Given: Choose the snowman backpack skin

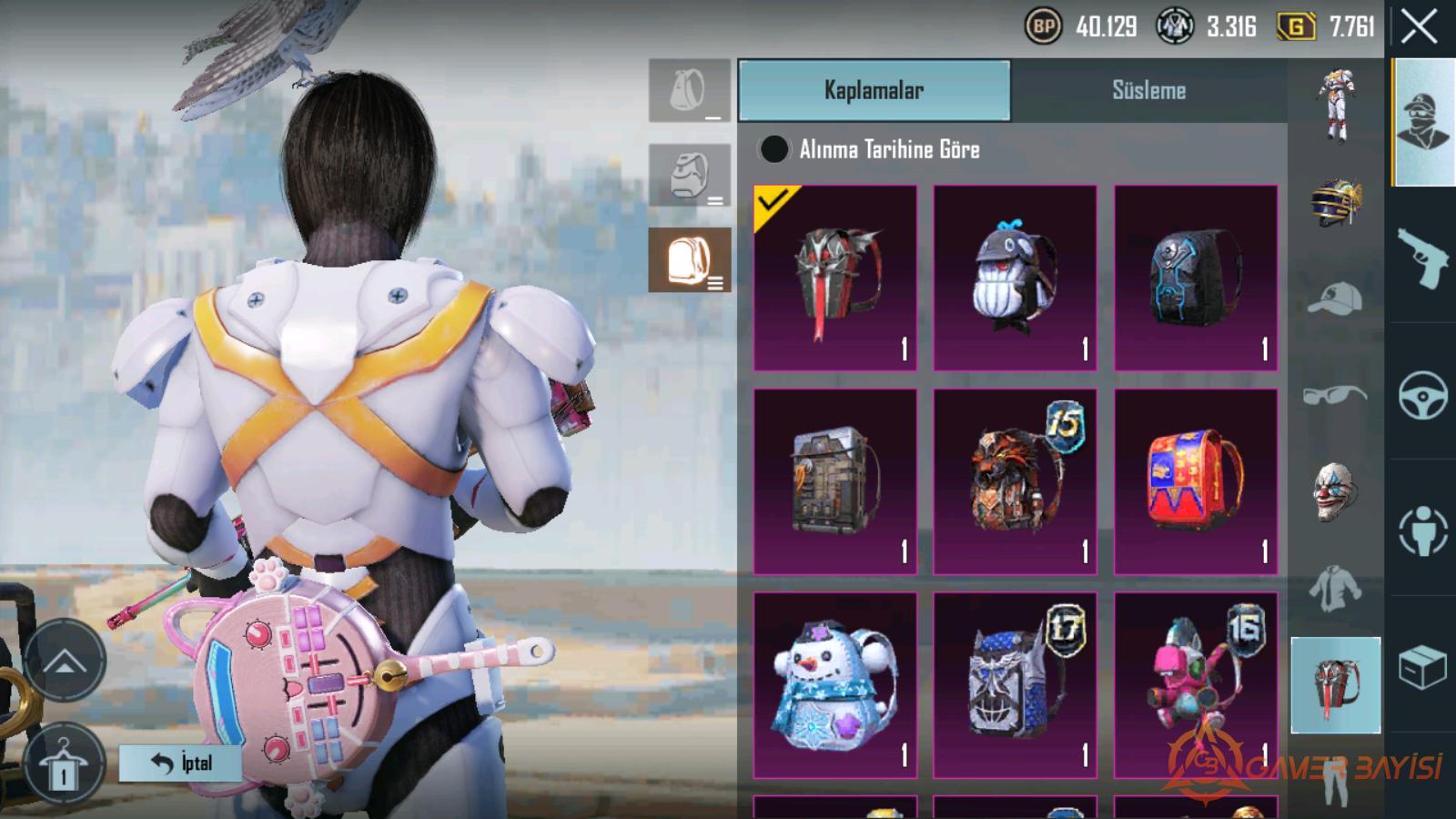Looking at the screenshot, I should point(835,685).
